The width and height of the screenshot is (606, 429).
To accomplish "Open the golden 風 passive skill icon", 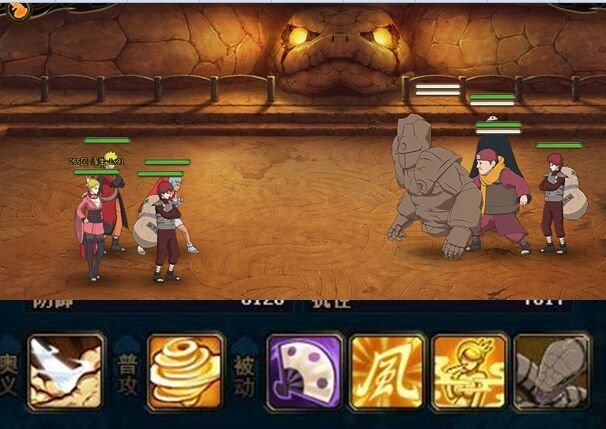I will (x=387, y=371).
